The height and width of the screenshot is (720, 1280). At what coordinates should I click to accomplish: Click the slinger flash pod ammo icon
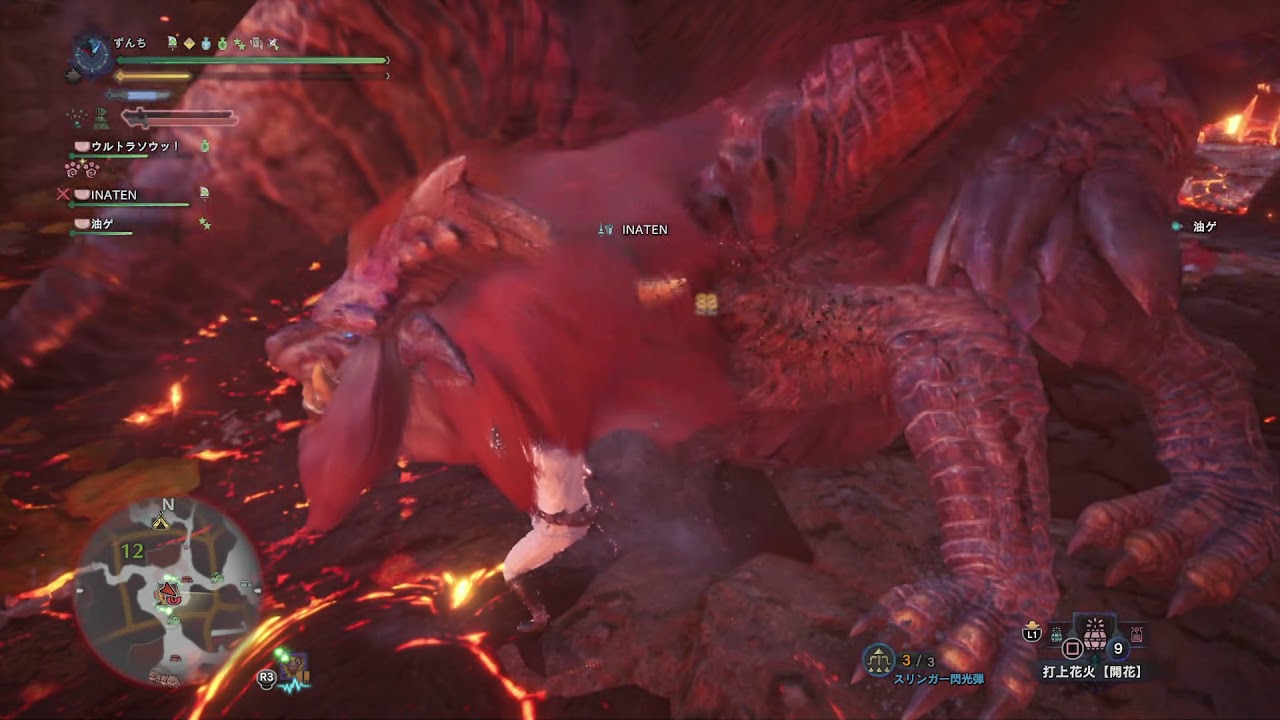click(879, 659)
